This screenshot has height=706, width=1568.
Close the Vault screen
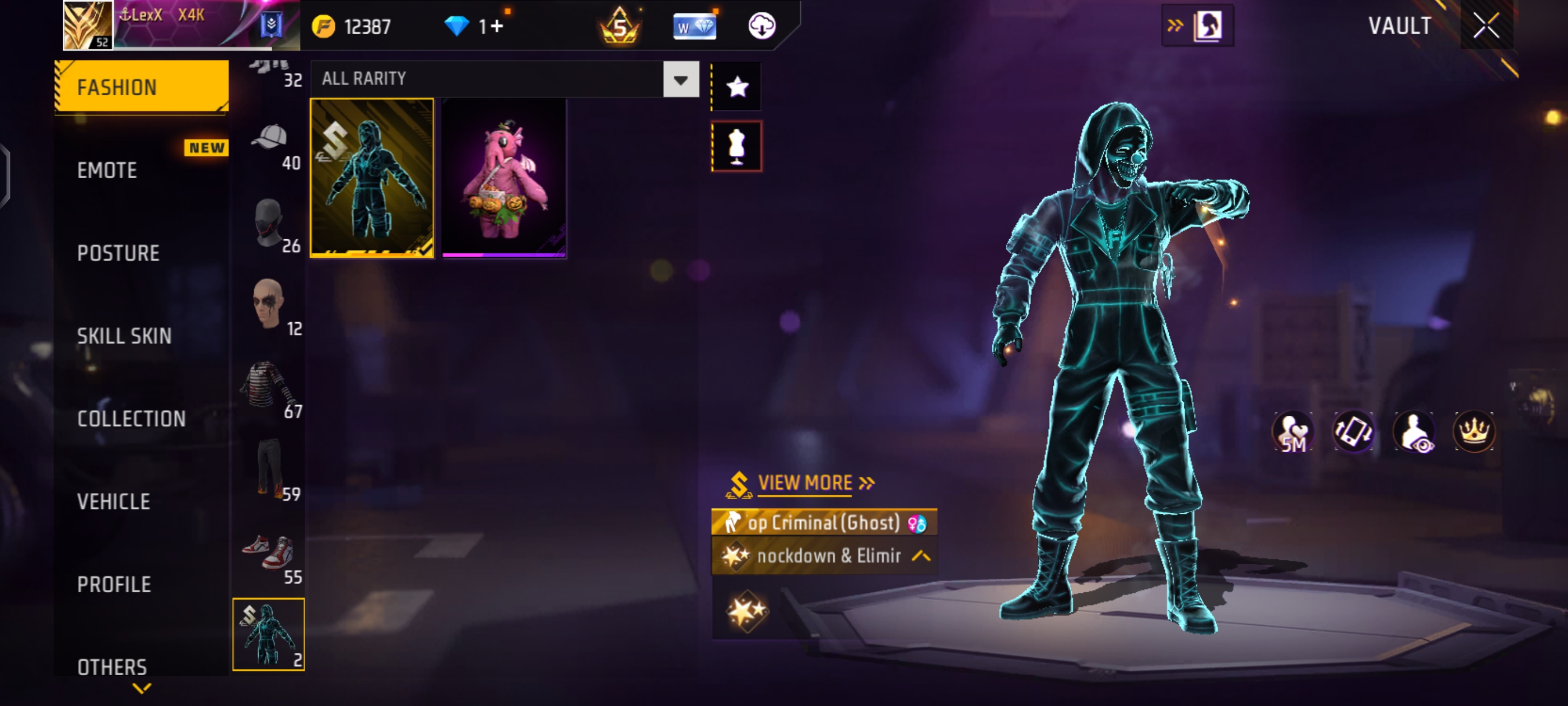pyautogui.click(x=1486, y=26)
